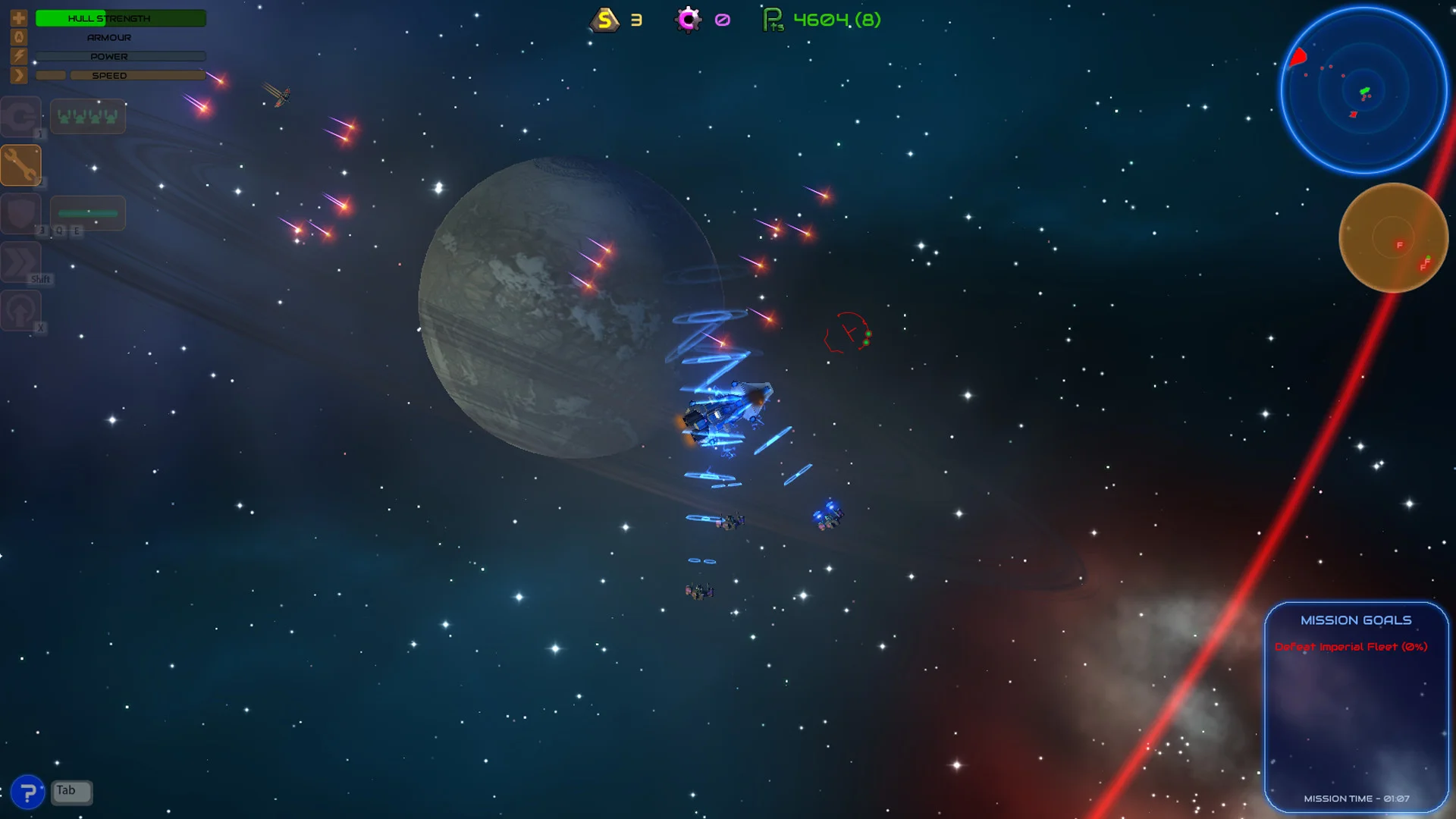Screen dimensions: 1456x819
Task: Click the Tab key prompt button
Action: click(x=71, y=791)
